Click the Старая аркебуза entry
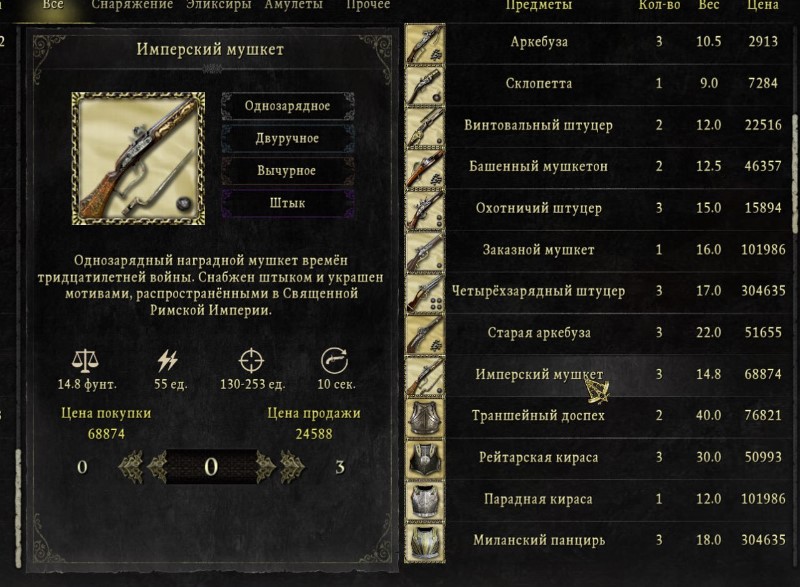This screenshot has height=587, width=800. coord(539,333)
